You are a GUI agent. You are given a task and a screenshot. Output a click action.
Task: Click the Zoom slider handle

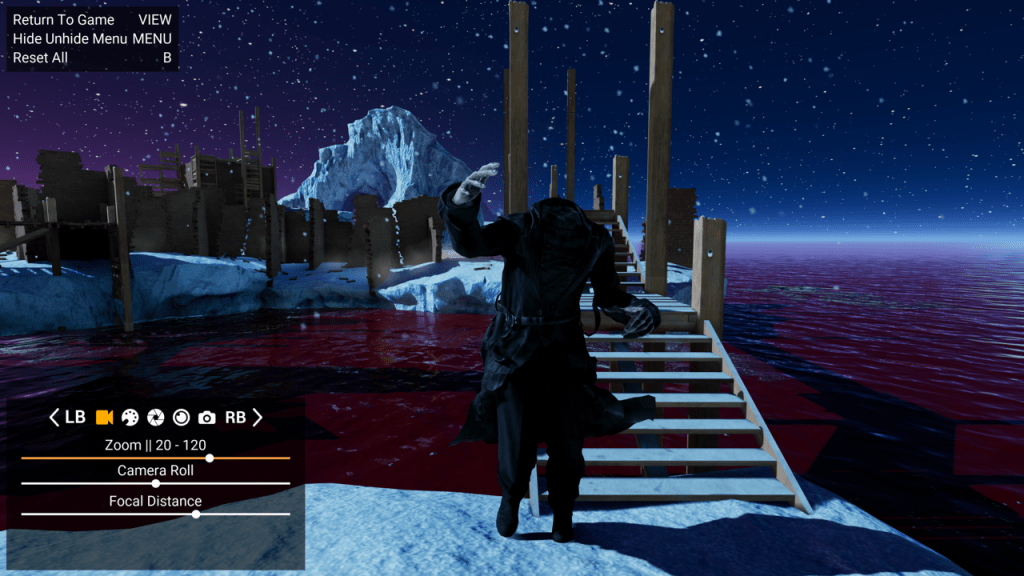[x=209, y=458]
